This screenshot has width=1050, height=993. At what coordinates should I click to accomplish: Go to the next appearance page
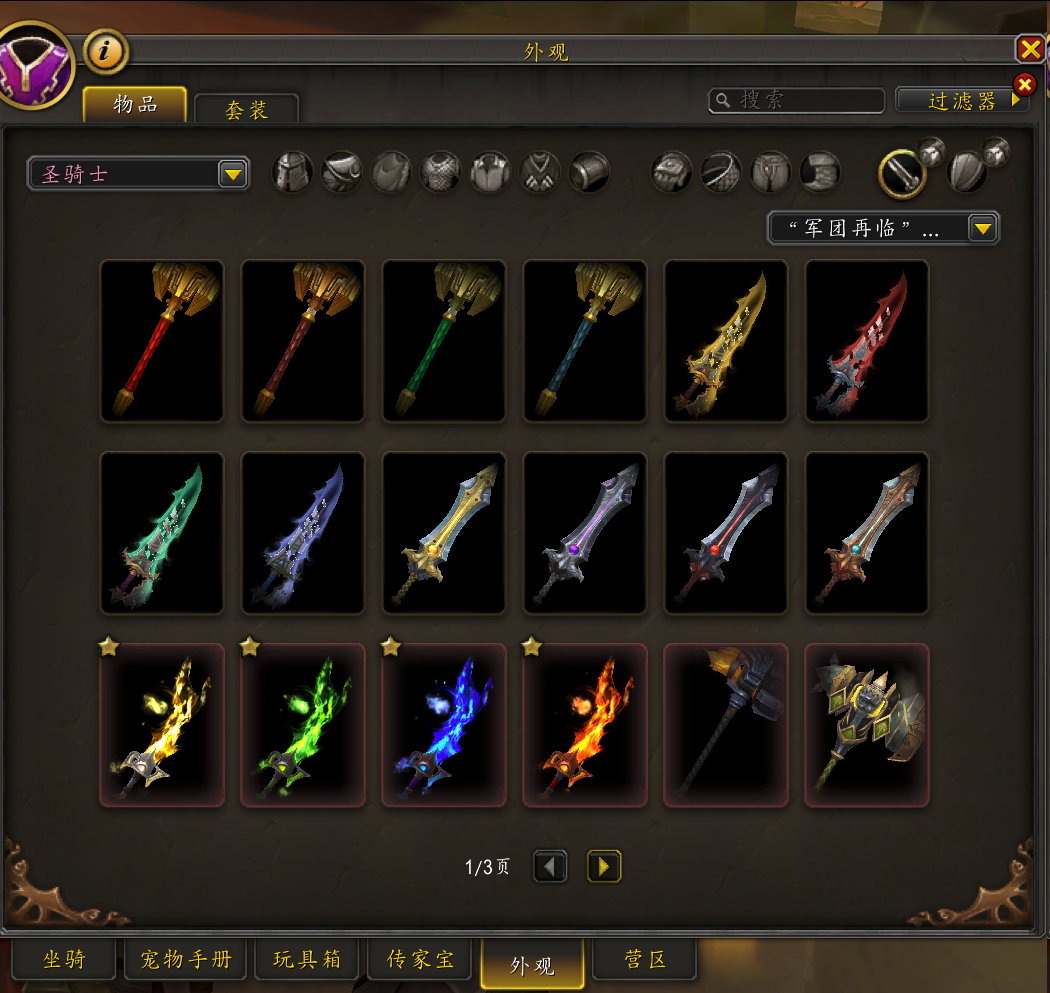coord(604,866)
